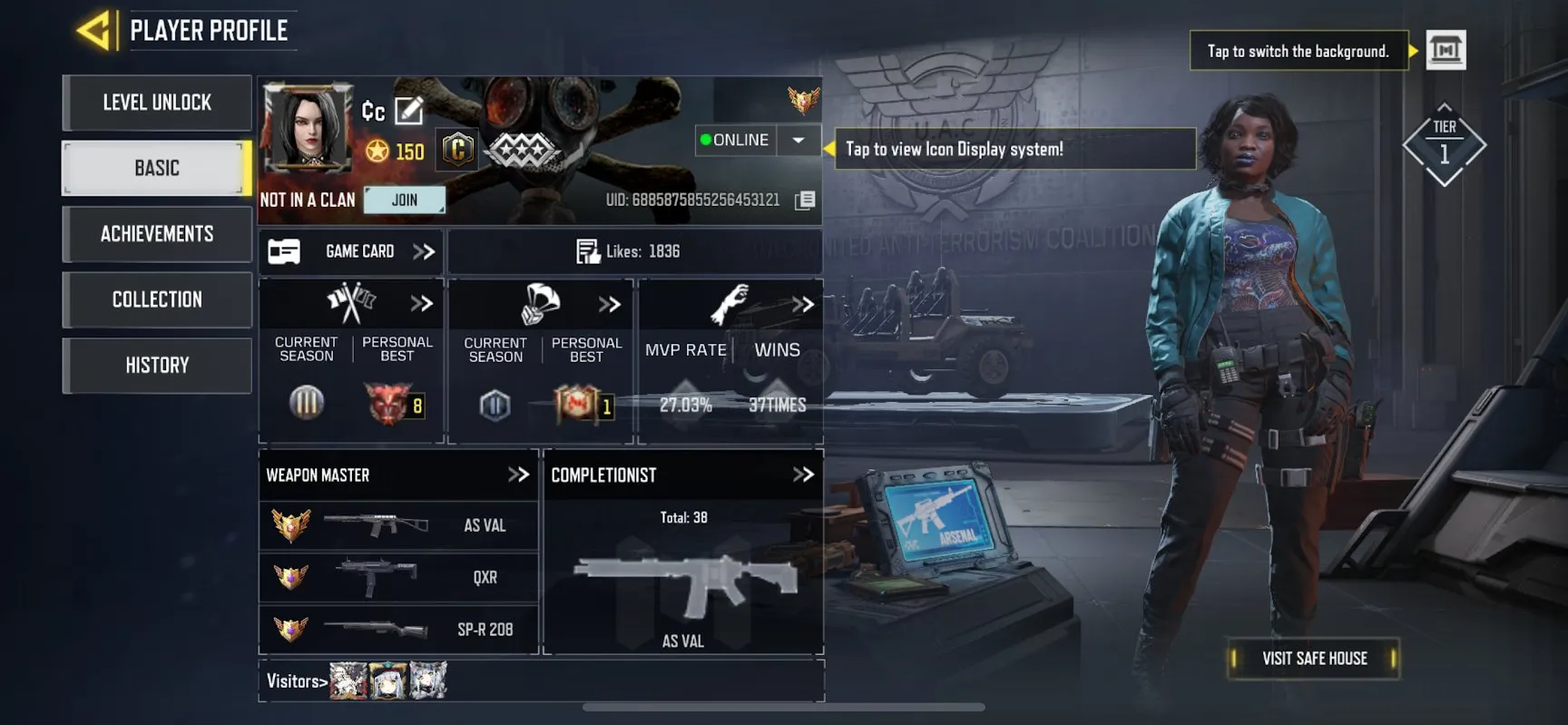Open the ranked season flags icon

point(352,303)
